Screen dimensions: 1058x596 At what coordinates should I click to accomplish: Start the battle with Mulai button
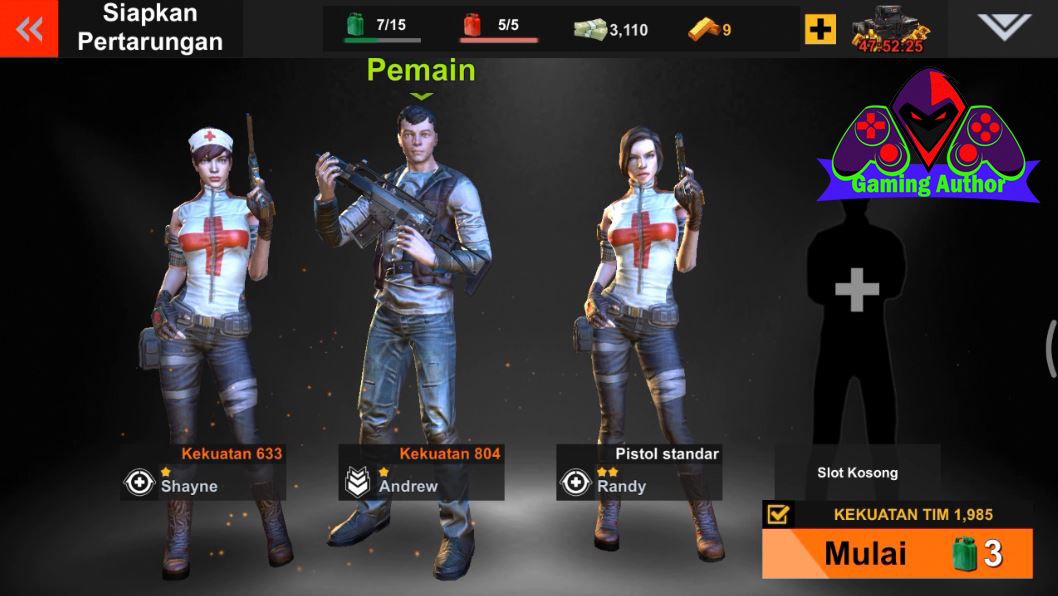point(897,553)
